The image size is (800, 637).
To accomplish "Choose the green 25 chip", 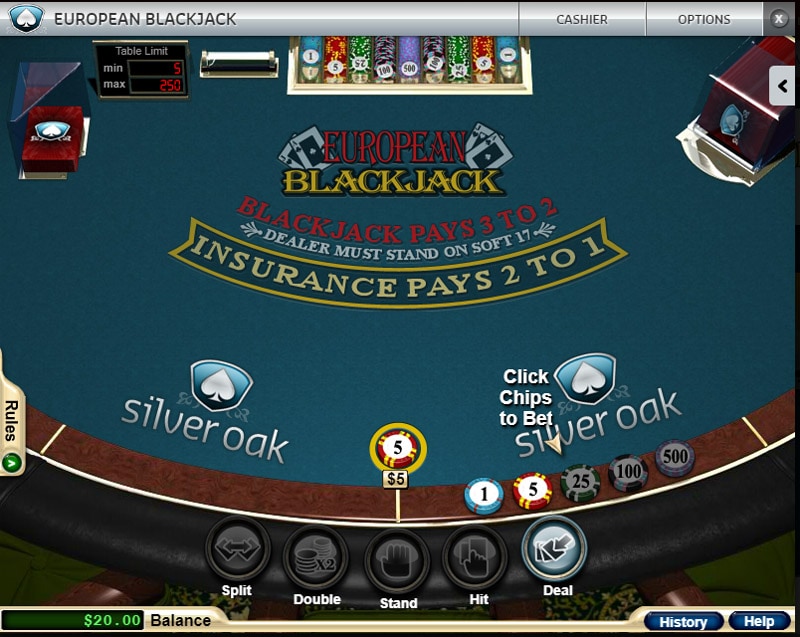I will 580,482.
